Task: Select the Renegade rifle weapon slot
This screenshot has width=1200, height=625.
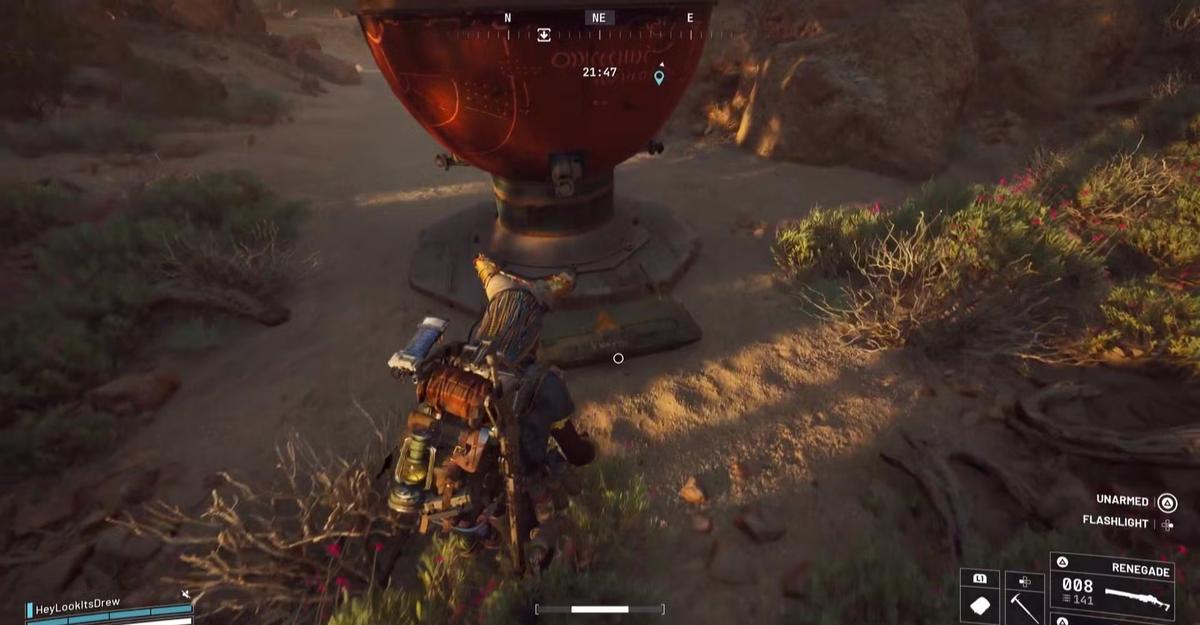Action: point(1111,592)
